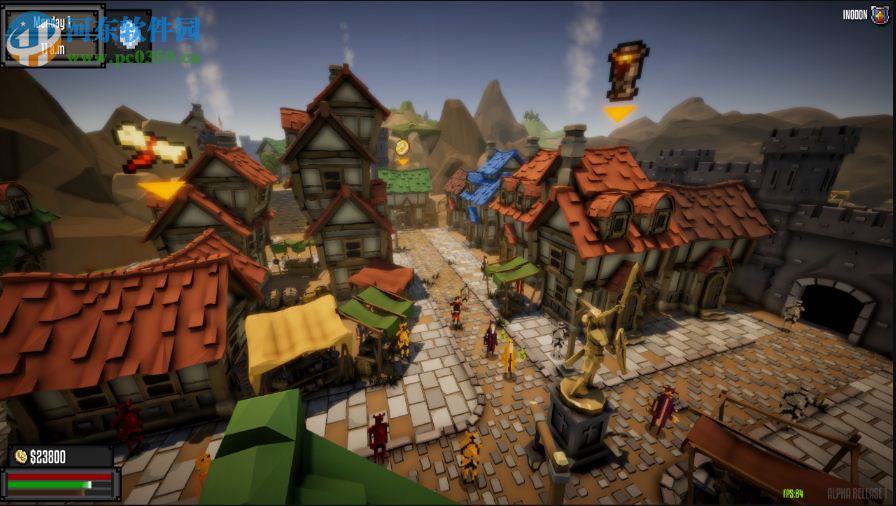Select the floating scroll building marker
The image size is (896, 506).
point(153,149)
